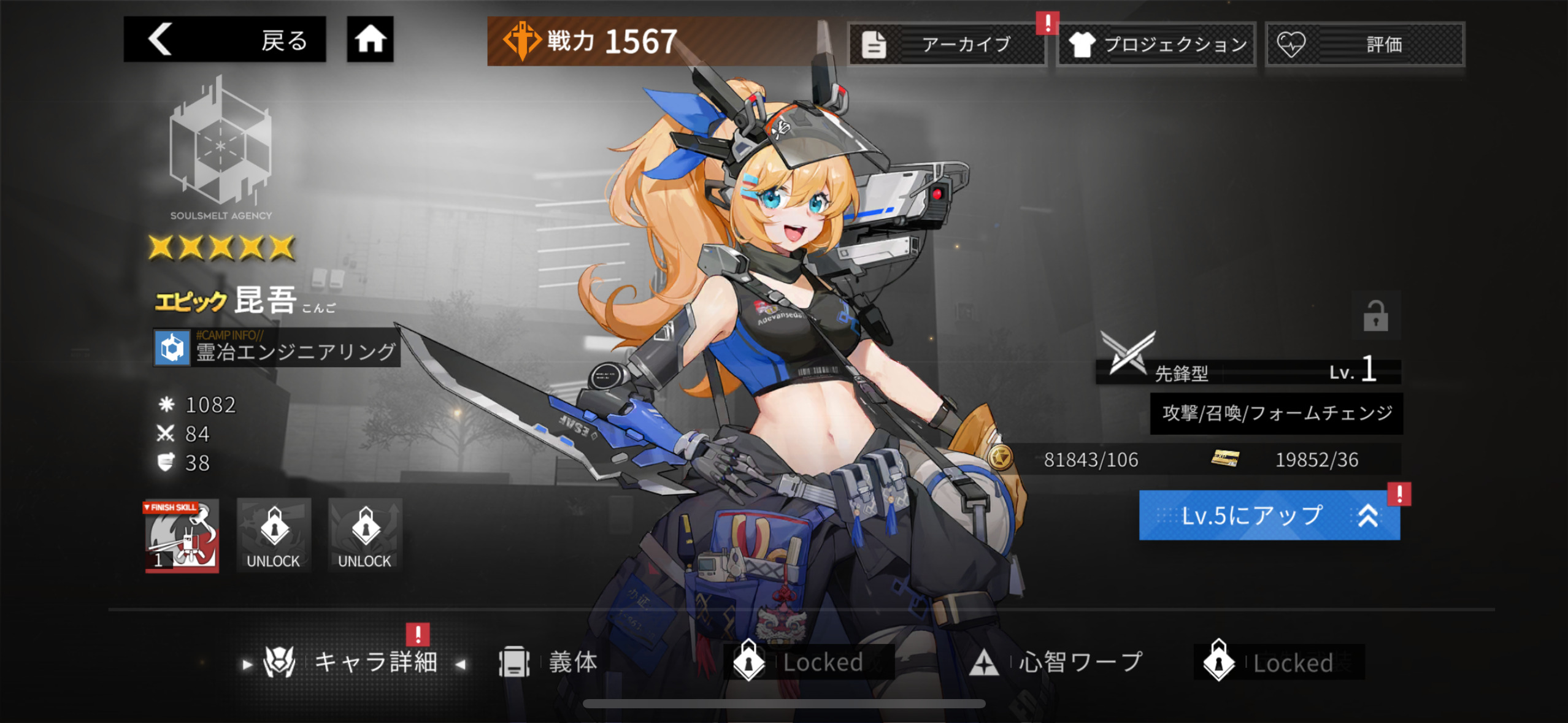
Task: Open the 霊冶エンジニアリング camp info
Action: (x=277, y=348)
